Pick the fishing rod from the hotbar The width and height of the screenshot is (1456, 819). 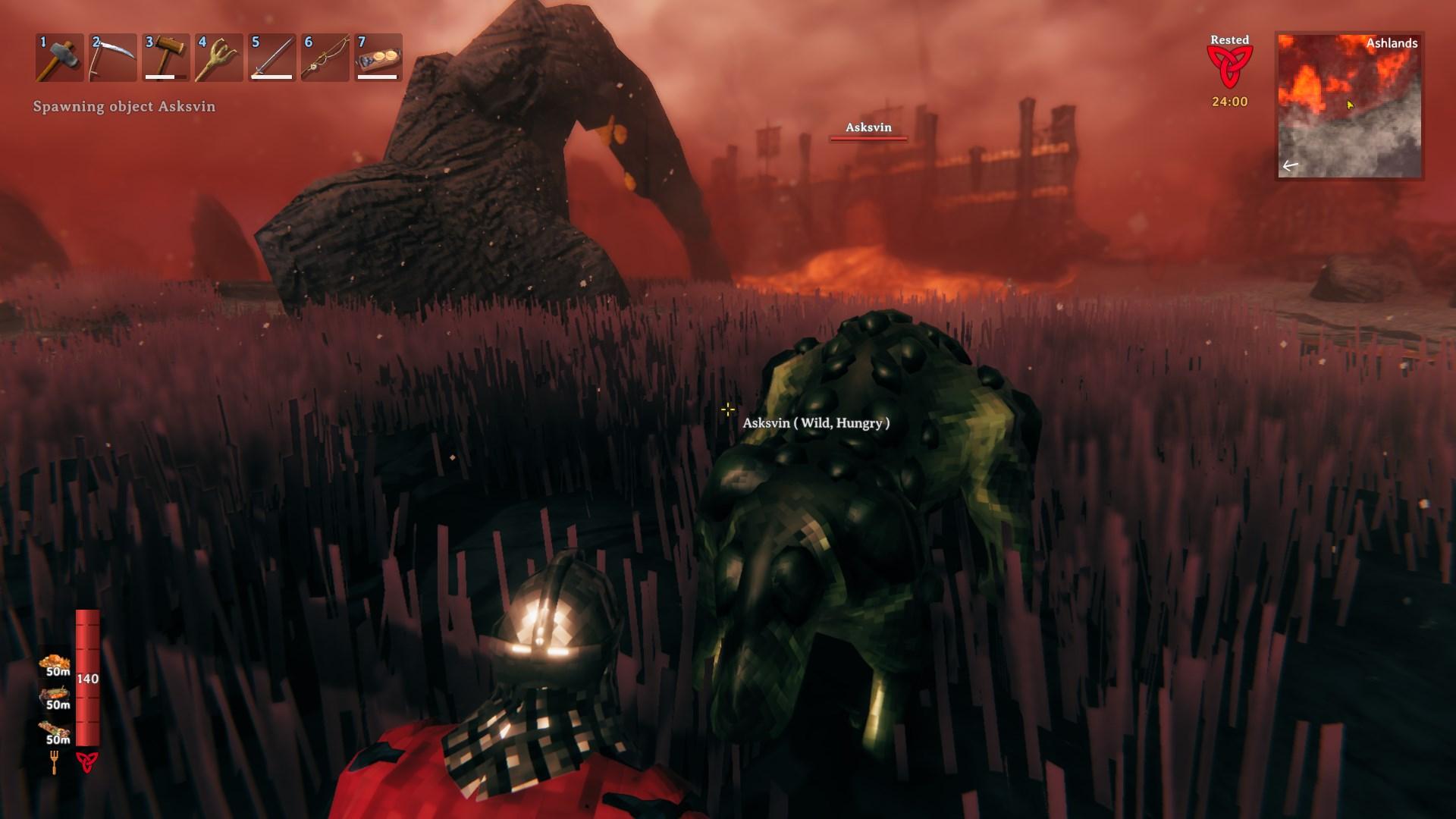click(325, 58)
